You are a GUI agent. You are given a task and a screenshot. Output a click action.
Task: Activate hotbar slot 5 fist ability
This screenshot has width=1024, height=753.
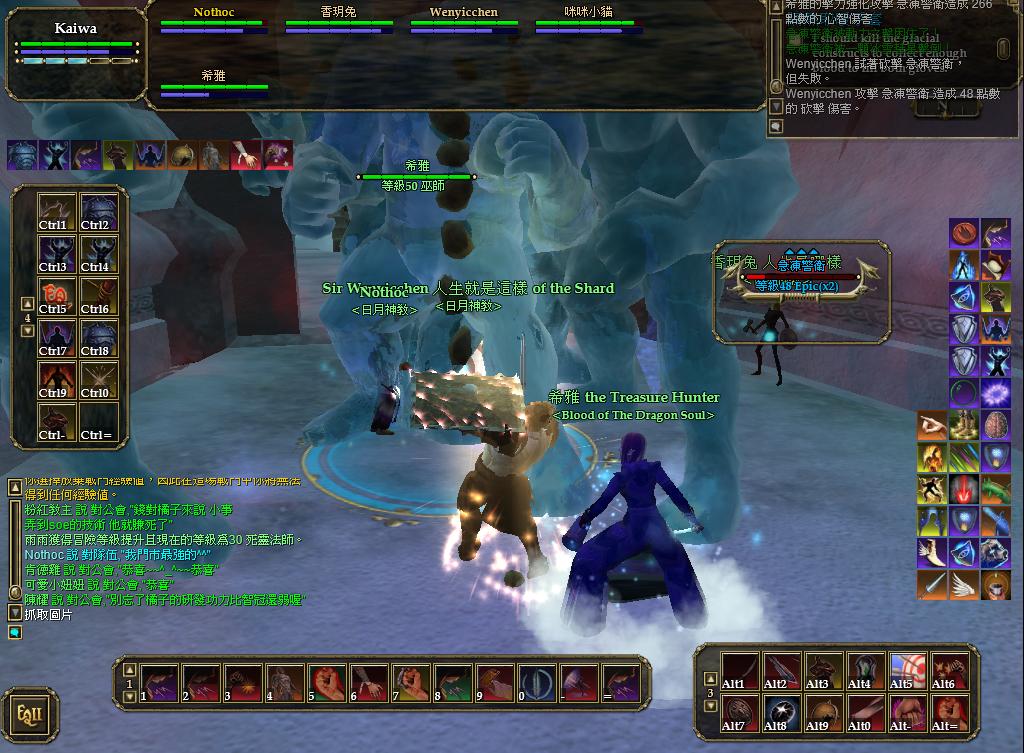click(327, 683)
